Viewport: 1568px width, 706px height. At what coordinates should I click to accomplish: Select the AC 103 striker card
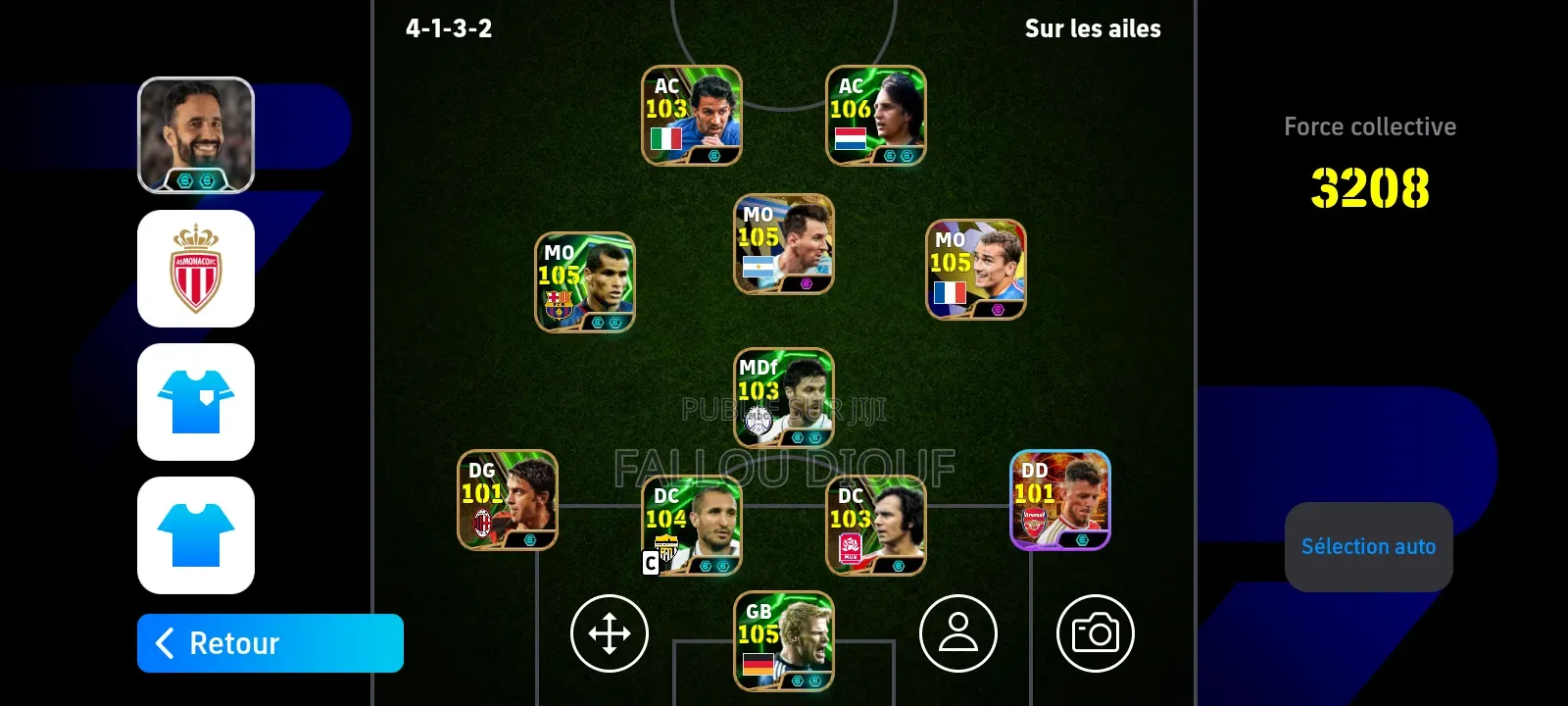tap(690, 115)
